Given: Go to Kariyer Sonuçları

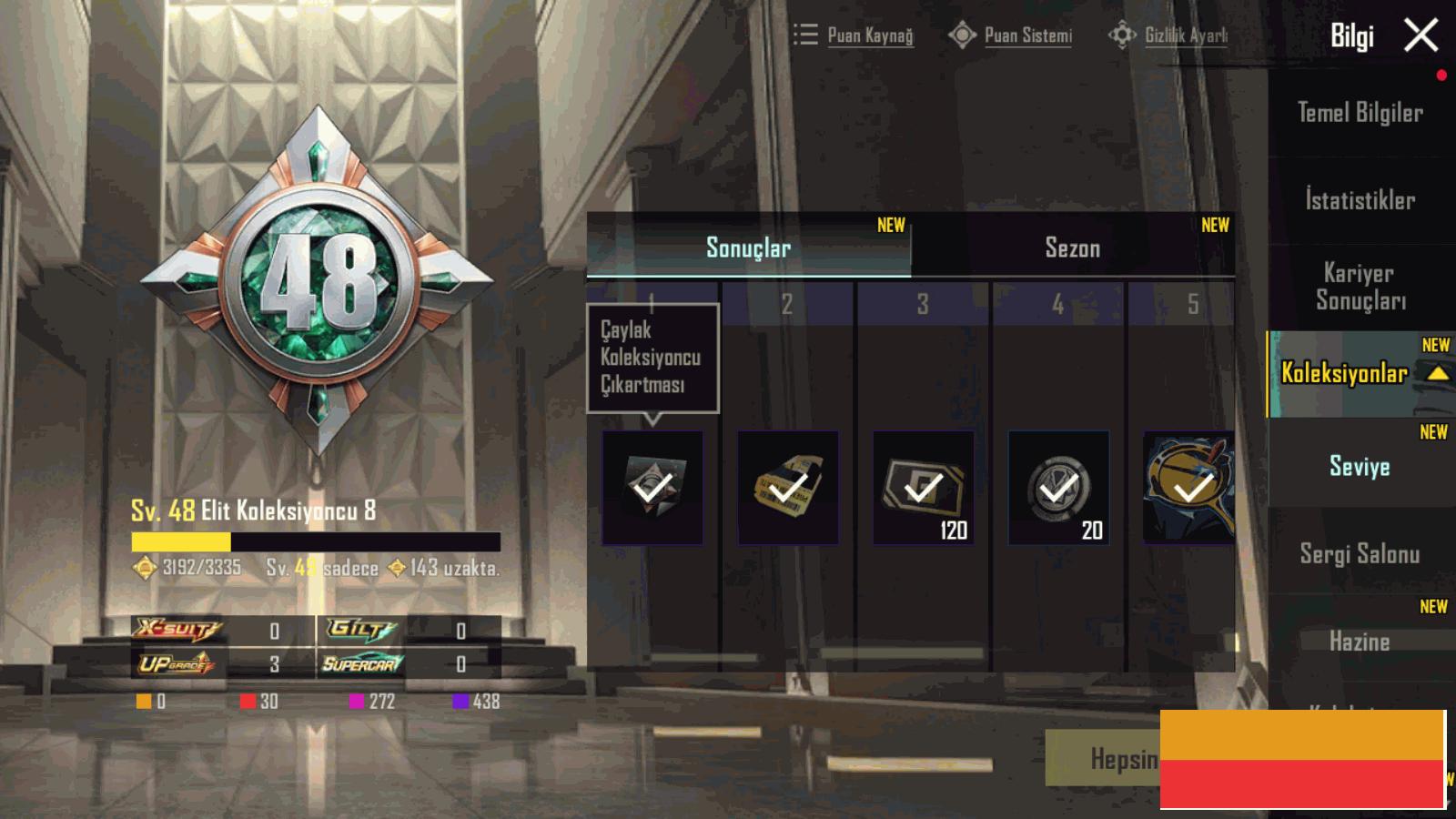Looking at the screenshot, I should [1360, 287].
